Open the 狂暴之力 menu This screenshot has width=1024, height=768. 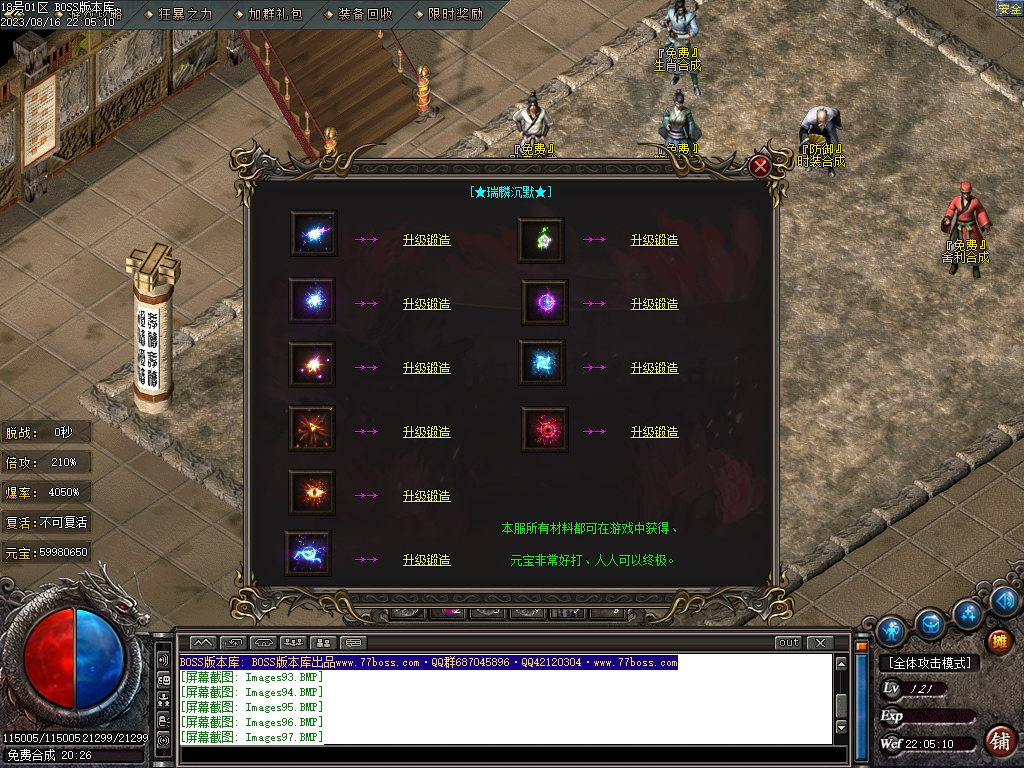[185, 15]
